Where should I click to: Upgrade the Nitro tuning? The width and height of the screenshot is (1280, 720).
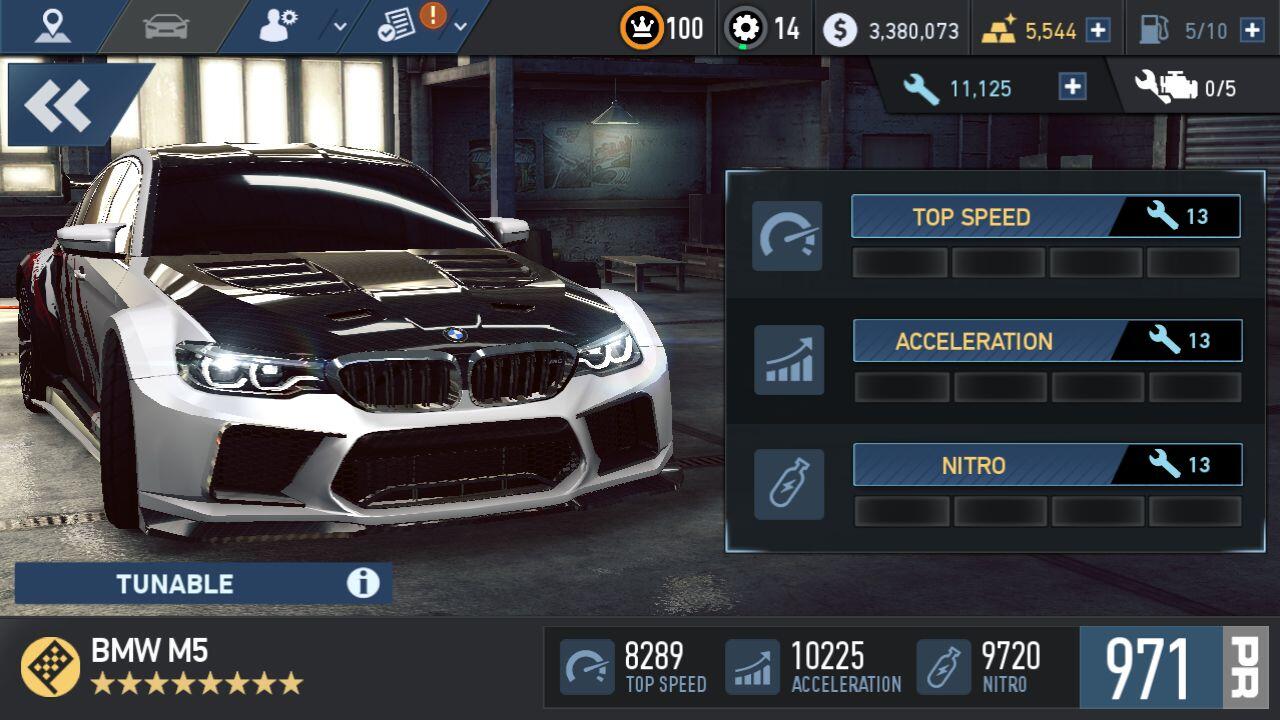point(1047,465)
